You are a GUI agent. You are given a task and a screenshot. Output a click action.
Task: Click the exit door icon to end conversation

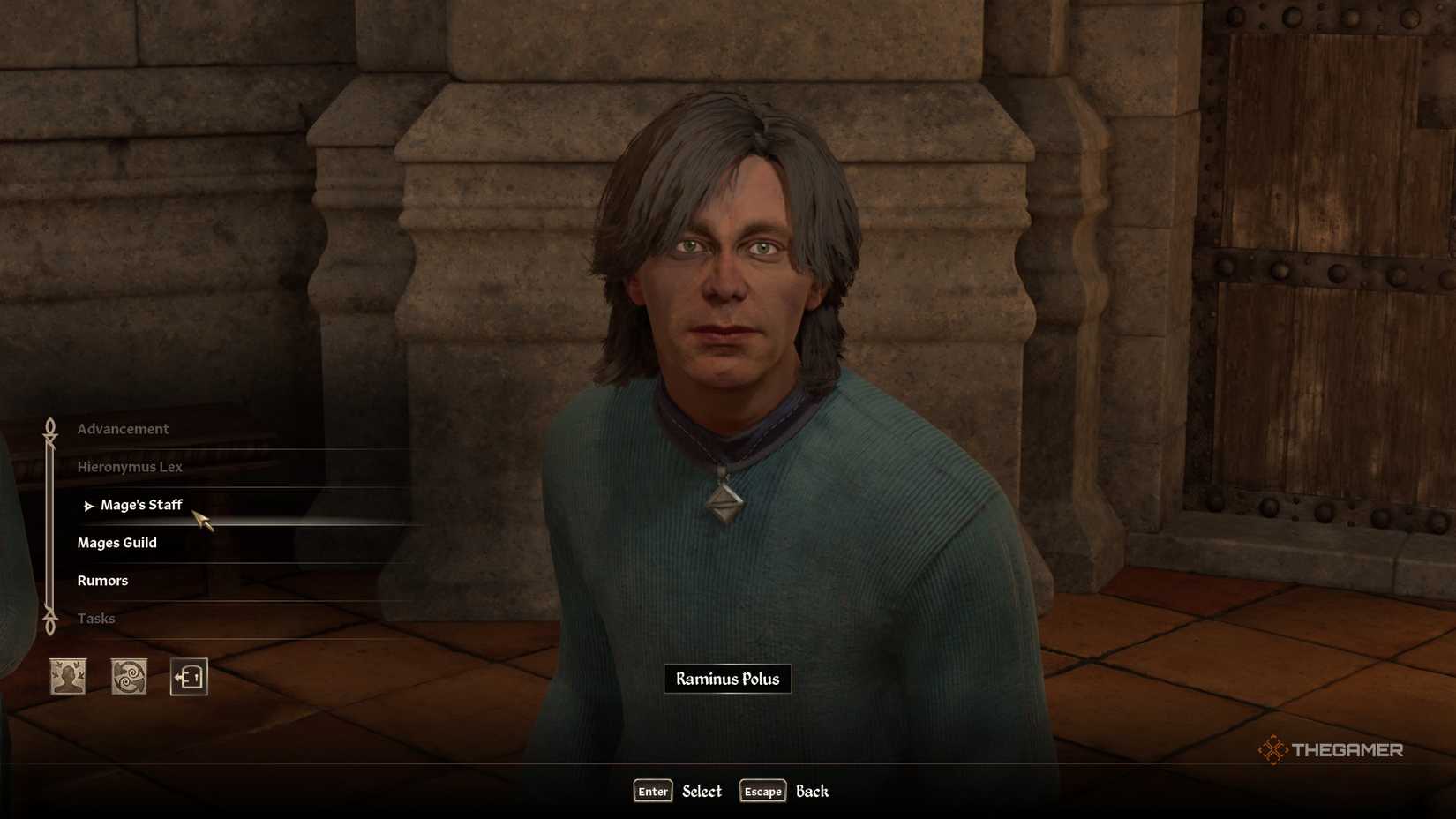tap(187, 678)
